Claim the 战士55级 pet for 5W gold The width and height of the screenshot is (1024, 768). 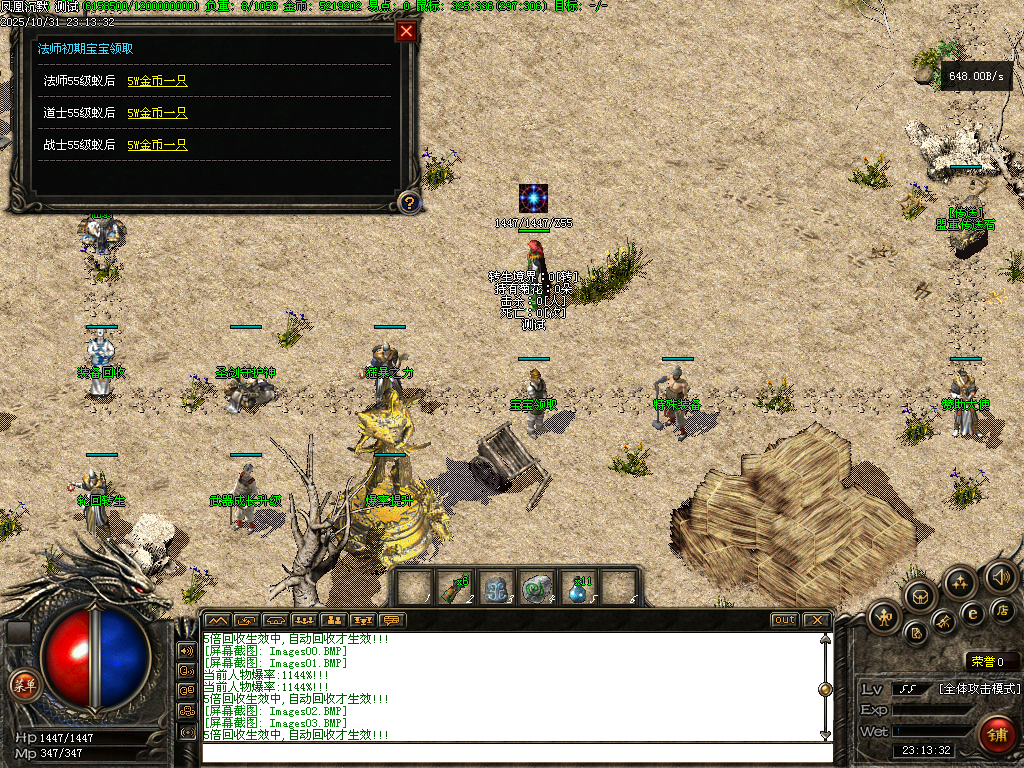(x=157, y=145)
